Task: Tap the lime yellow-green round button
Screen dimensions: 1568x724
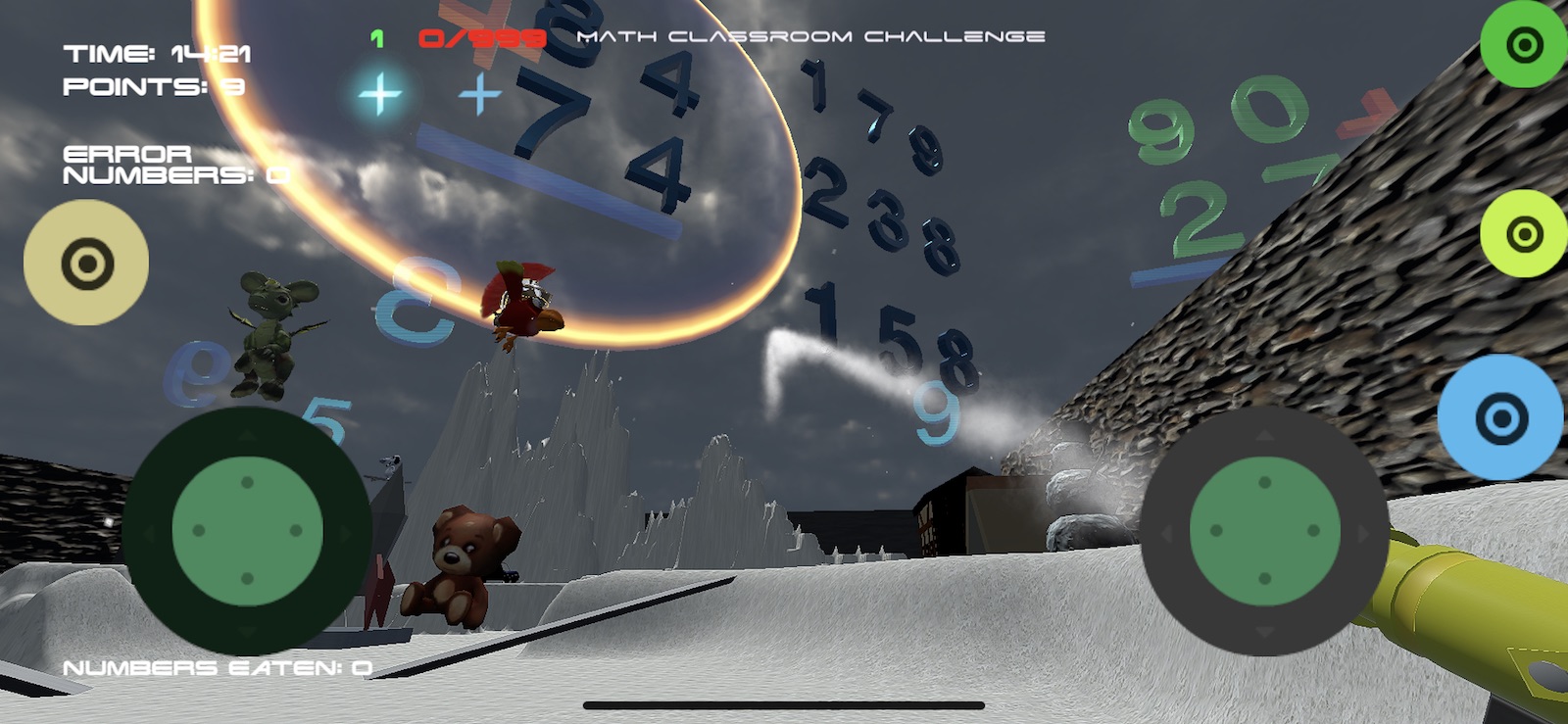Action: click(1523, 234)
